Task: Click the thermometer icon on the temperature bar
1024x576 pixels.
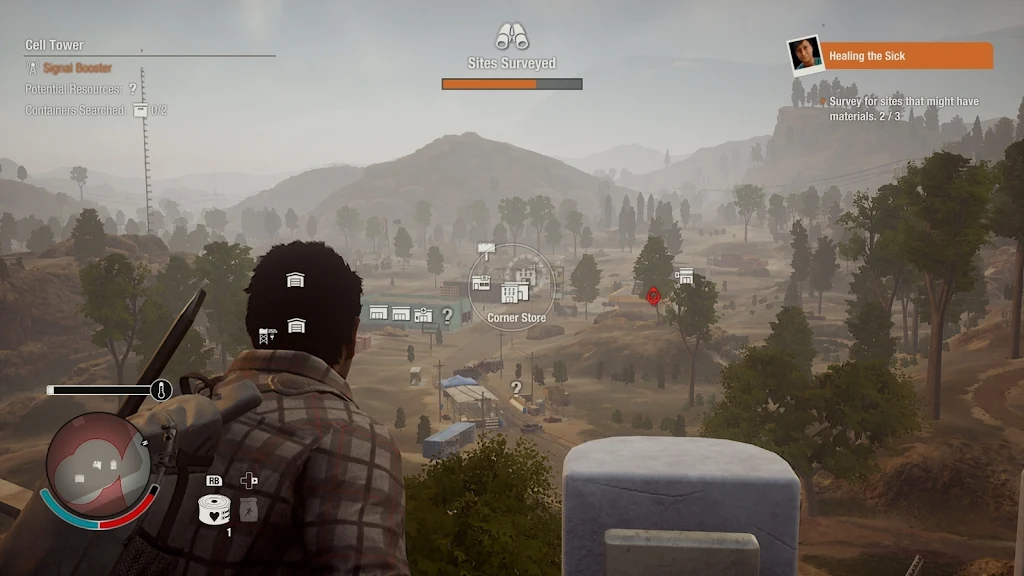Action: [161, 390]
